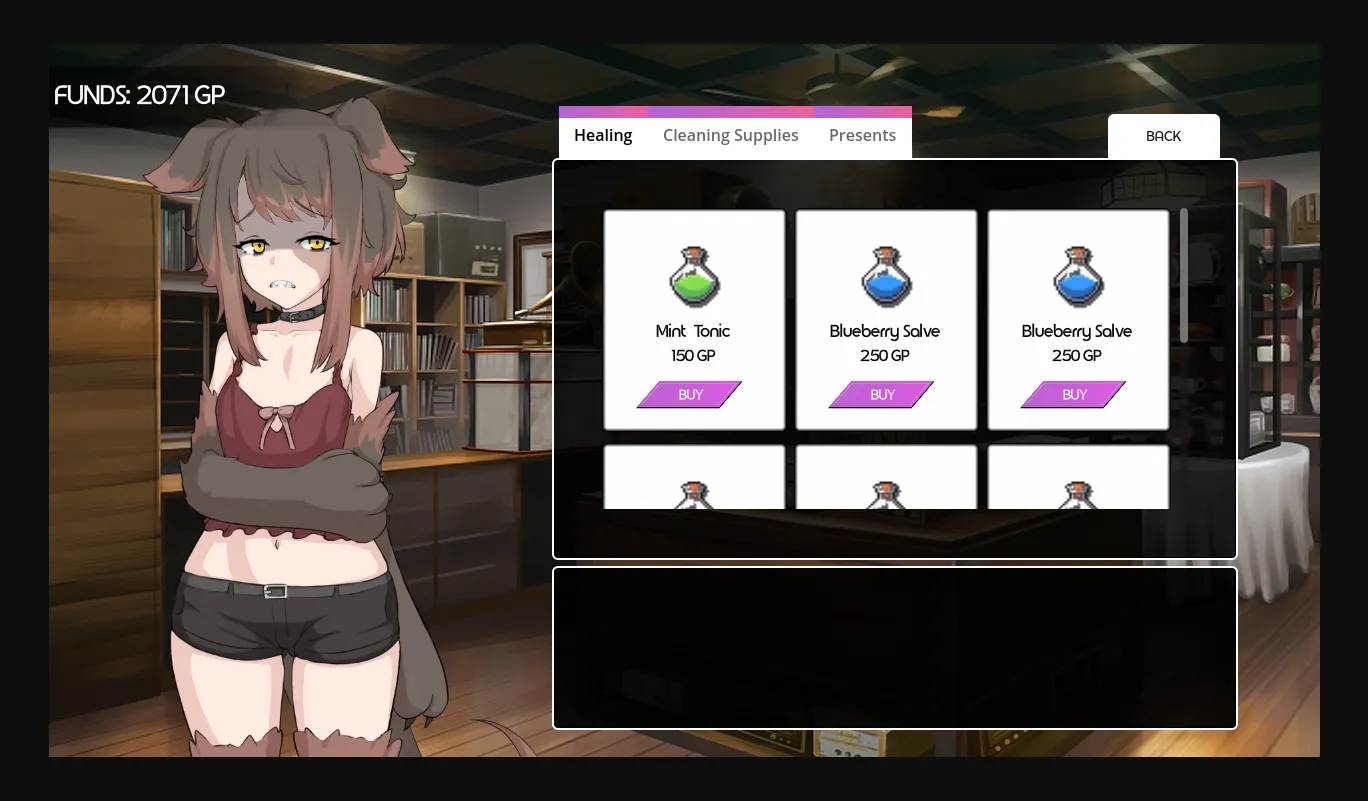Image resolution: width=1368 pixels, height=801 pixels.
Task: Click the purple gradient strip above the tabs
Action: (x=735, y=111)
